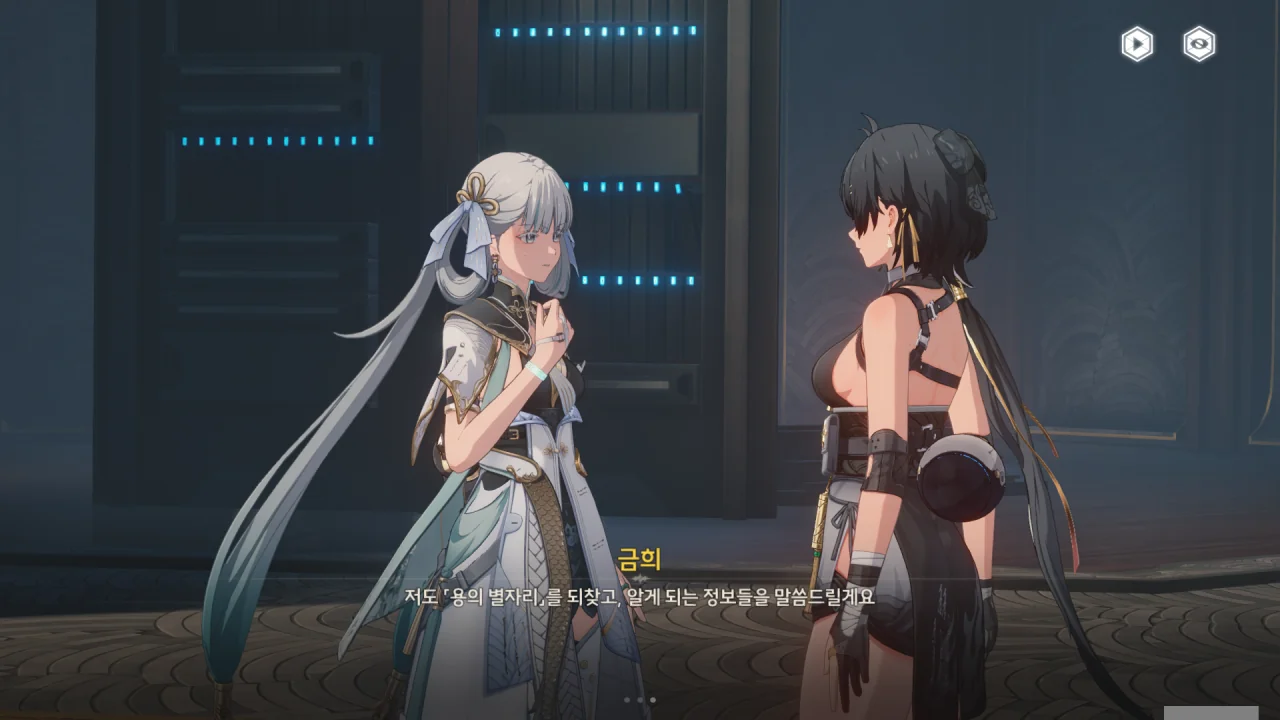
Task: Hide the dialogue interface with the eye icon
Action: [x=1199, y=44]
